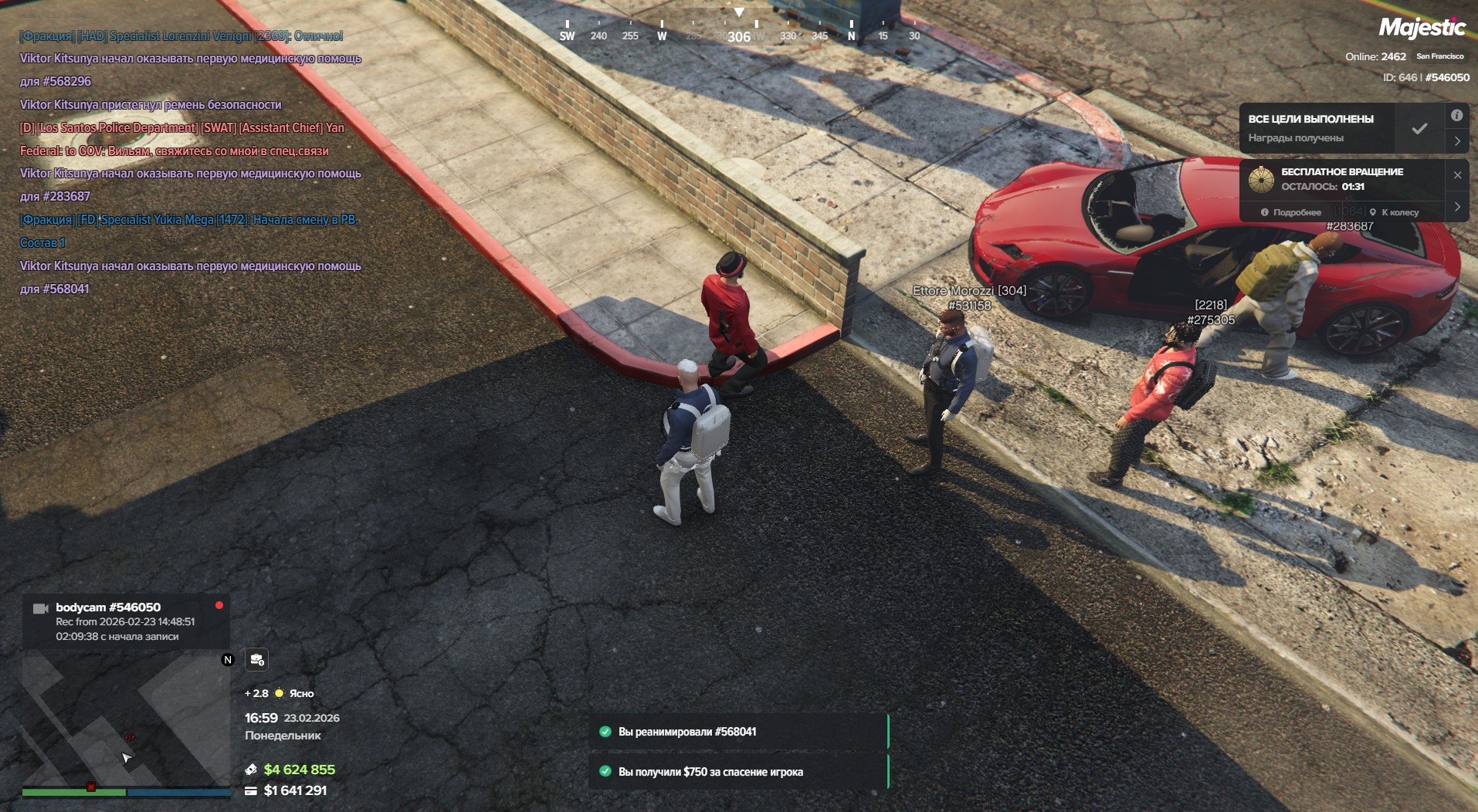
Task: Expand the free spin panel arrow
Action: coord(1457,207)
